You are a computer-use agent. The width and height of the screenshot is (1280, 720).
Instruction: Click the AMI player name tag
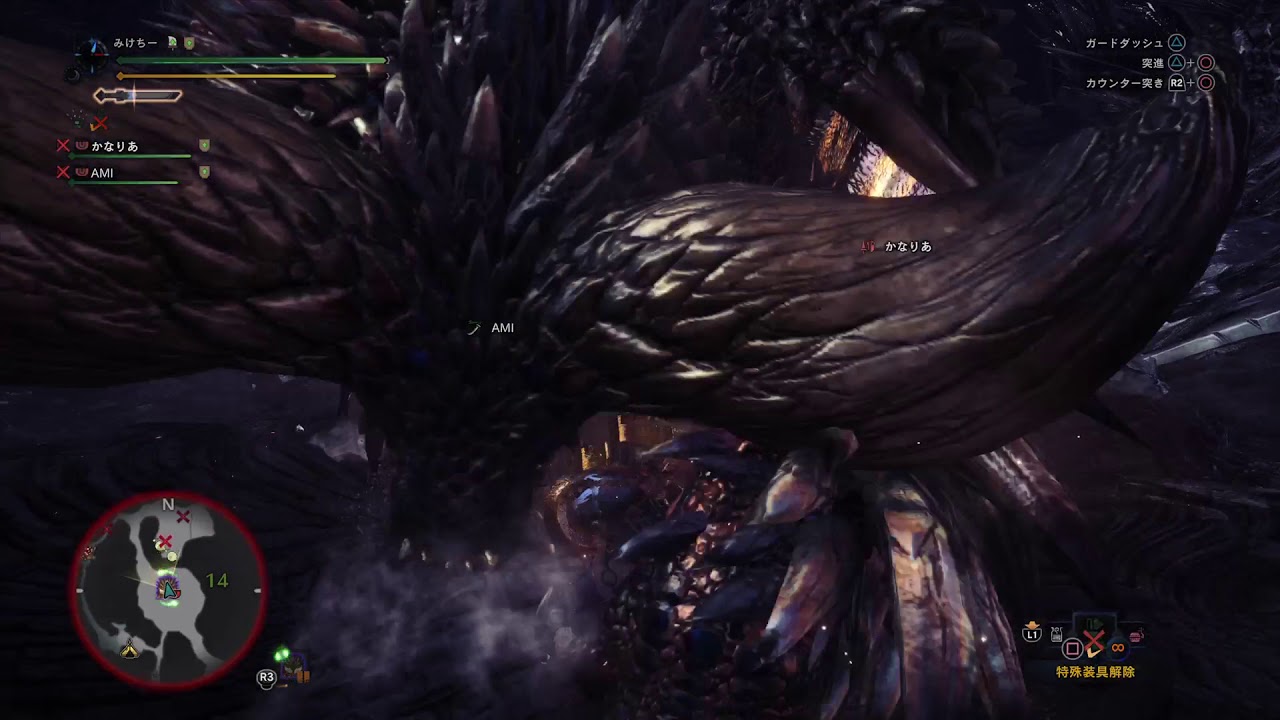[501, 328]
